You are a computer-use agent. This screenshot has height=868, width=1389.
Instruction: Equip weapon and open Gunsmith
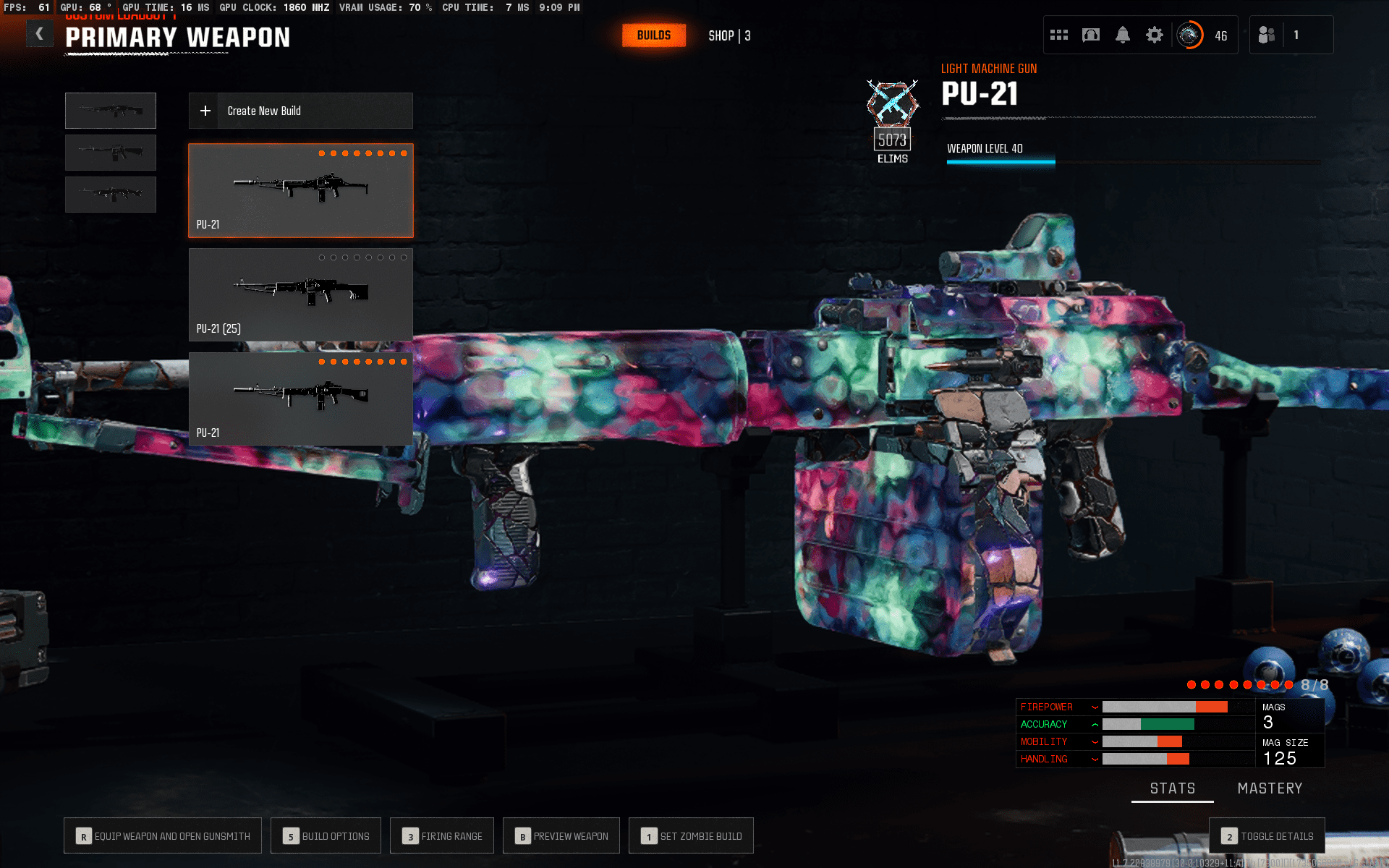tap(163, 836)
